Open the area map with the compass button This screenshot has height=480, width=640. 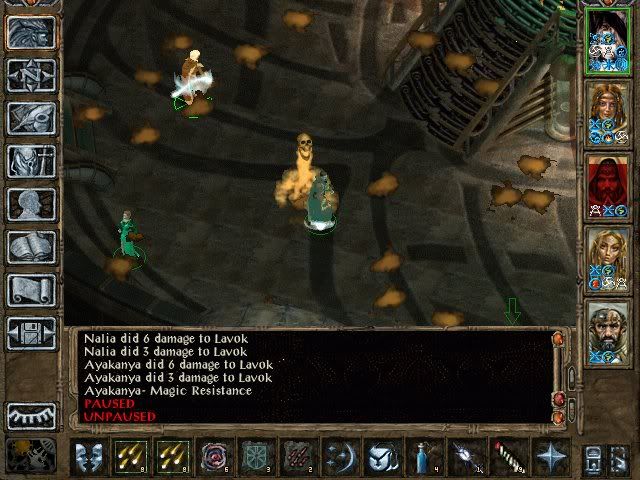pyautogui.click(x=31, y=73)
